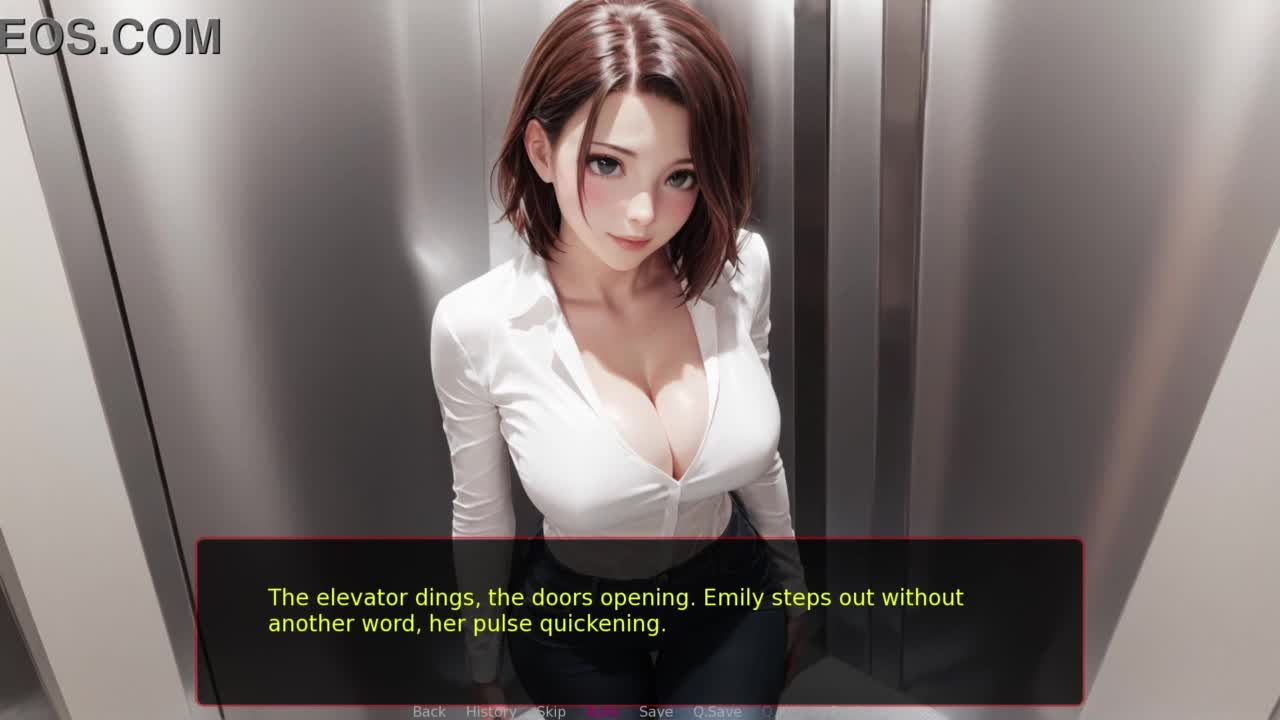This screenshot has width=1280, height=720.
Task: Open the Save screen
Action: 656,711
